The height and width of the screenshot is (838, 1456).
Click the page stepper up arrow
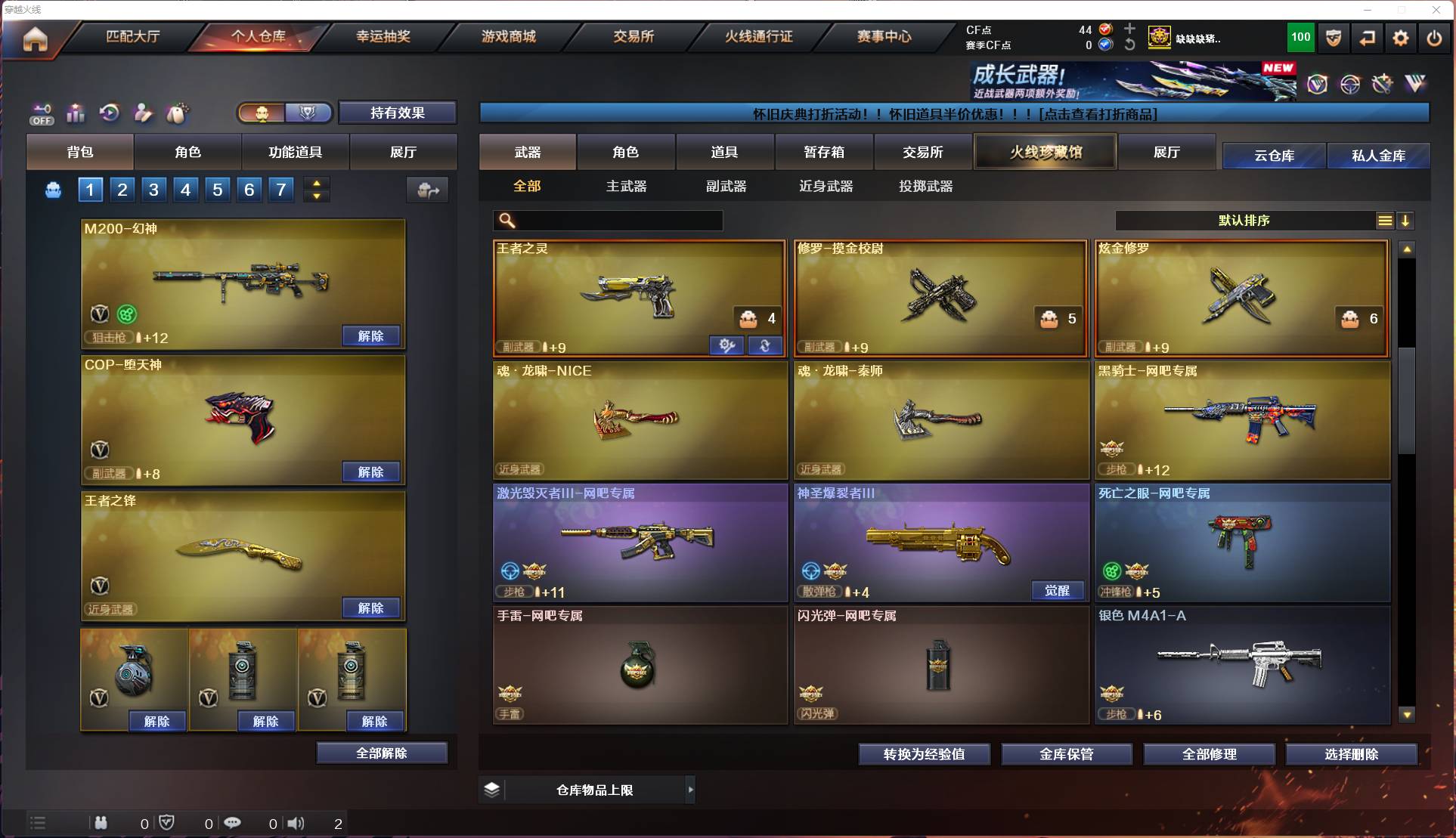(x=317, y=182)
